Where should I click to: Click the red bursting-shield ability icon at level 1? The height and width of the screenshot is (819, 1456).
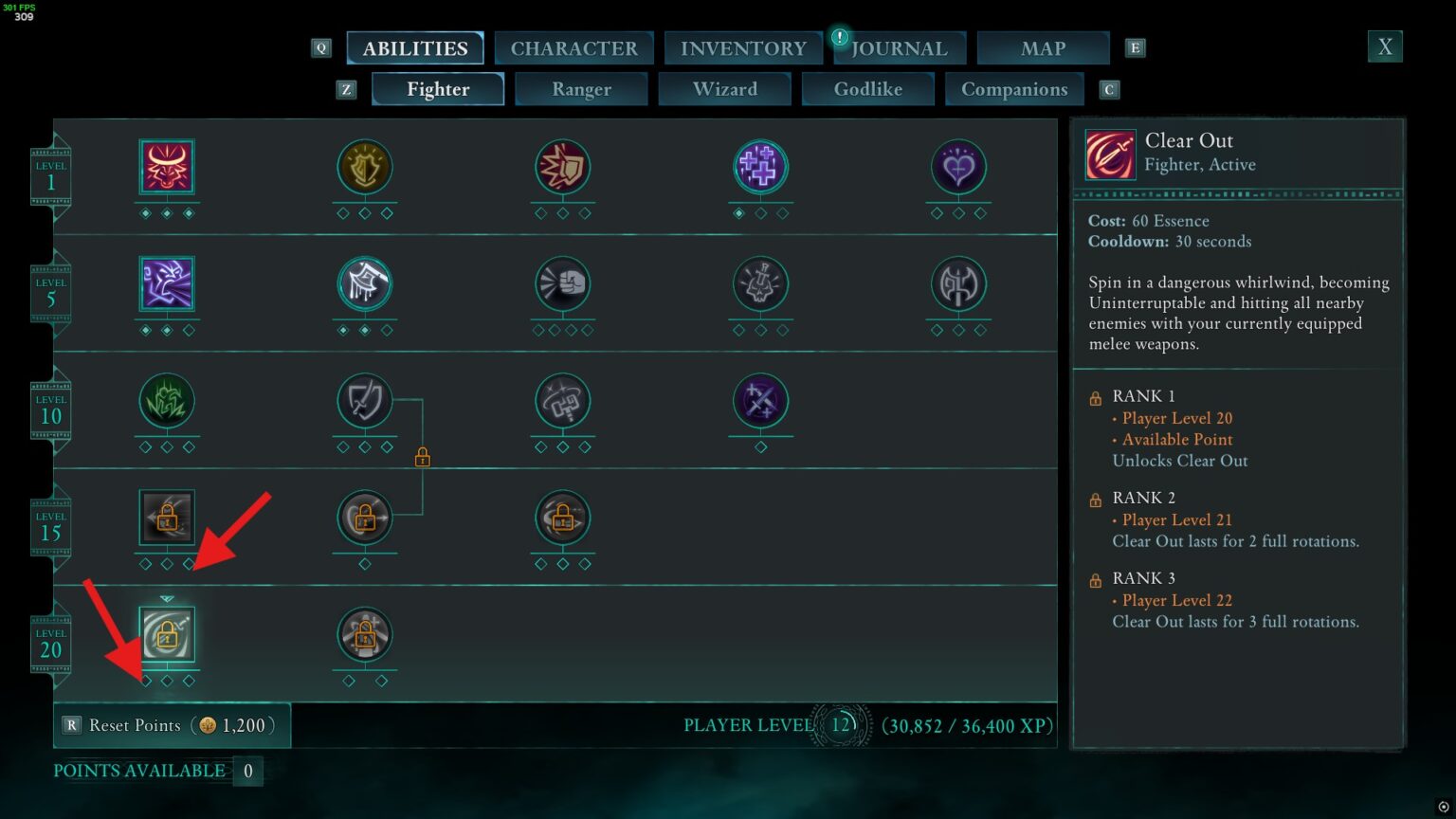pos(563,167)
